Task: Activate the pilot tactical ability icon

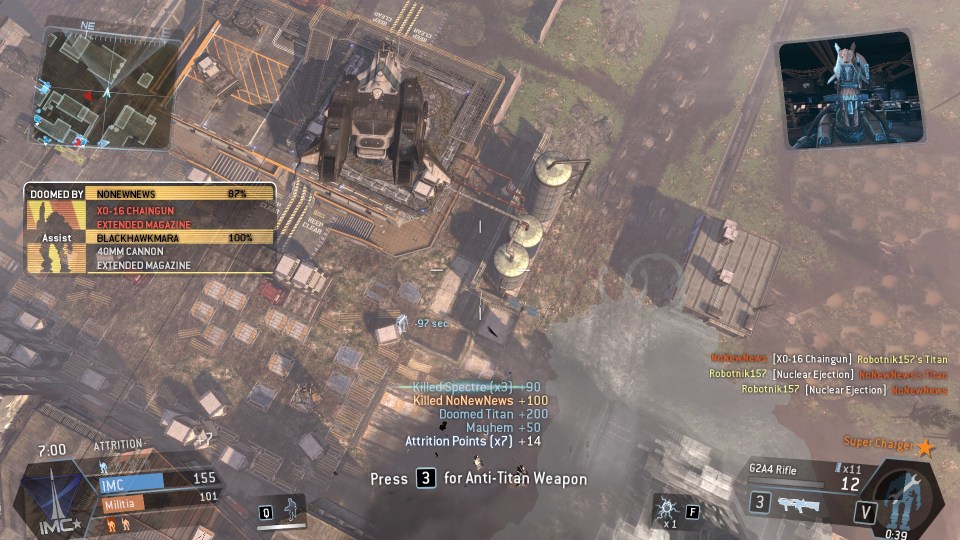Action: coord(292,508)
